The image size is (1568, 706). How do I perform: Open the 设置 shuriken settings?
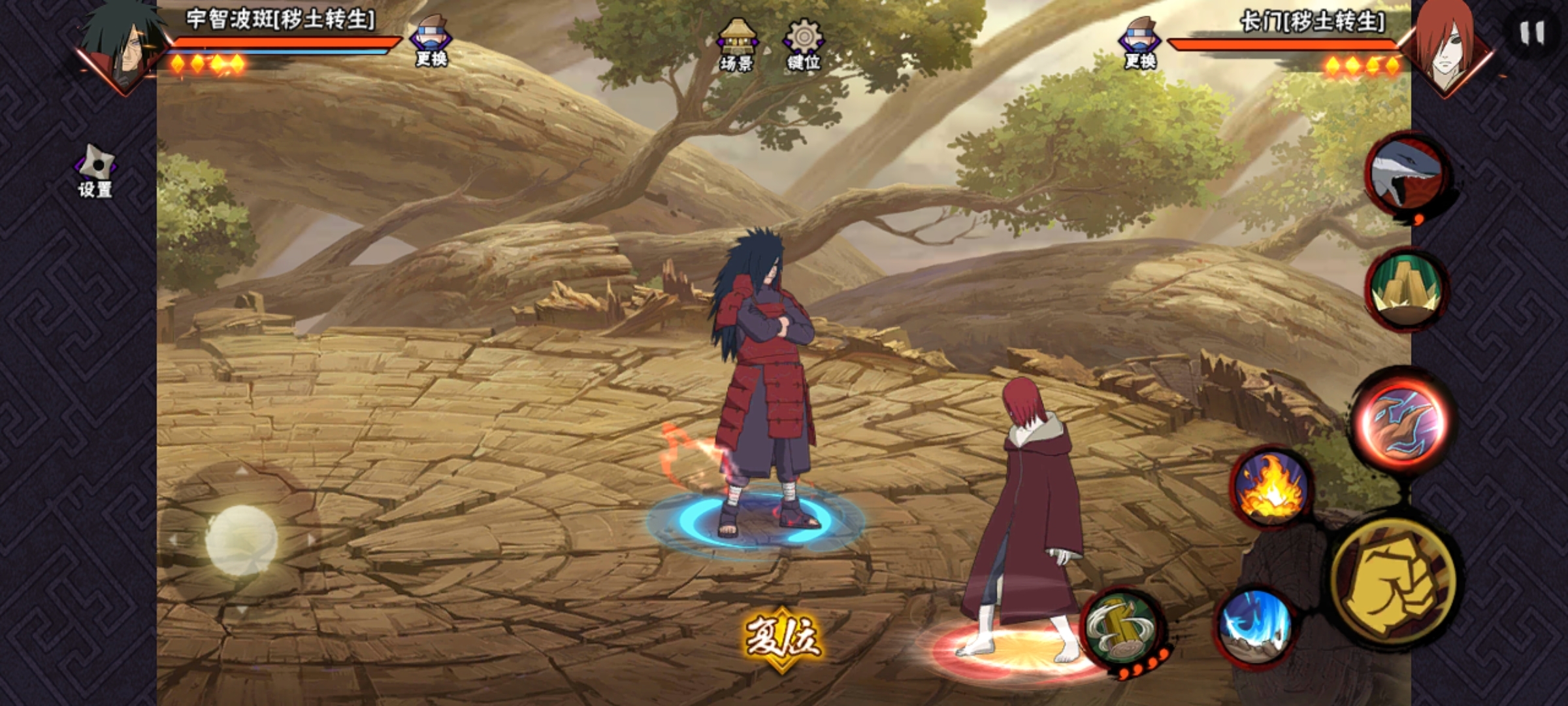pyautogui.click(x=95, y=171)
